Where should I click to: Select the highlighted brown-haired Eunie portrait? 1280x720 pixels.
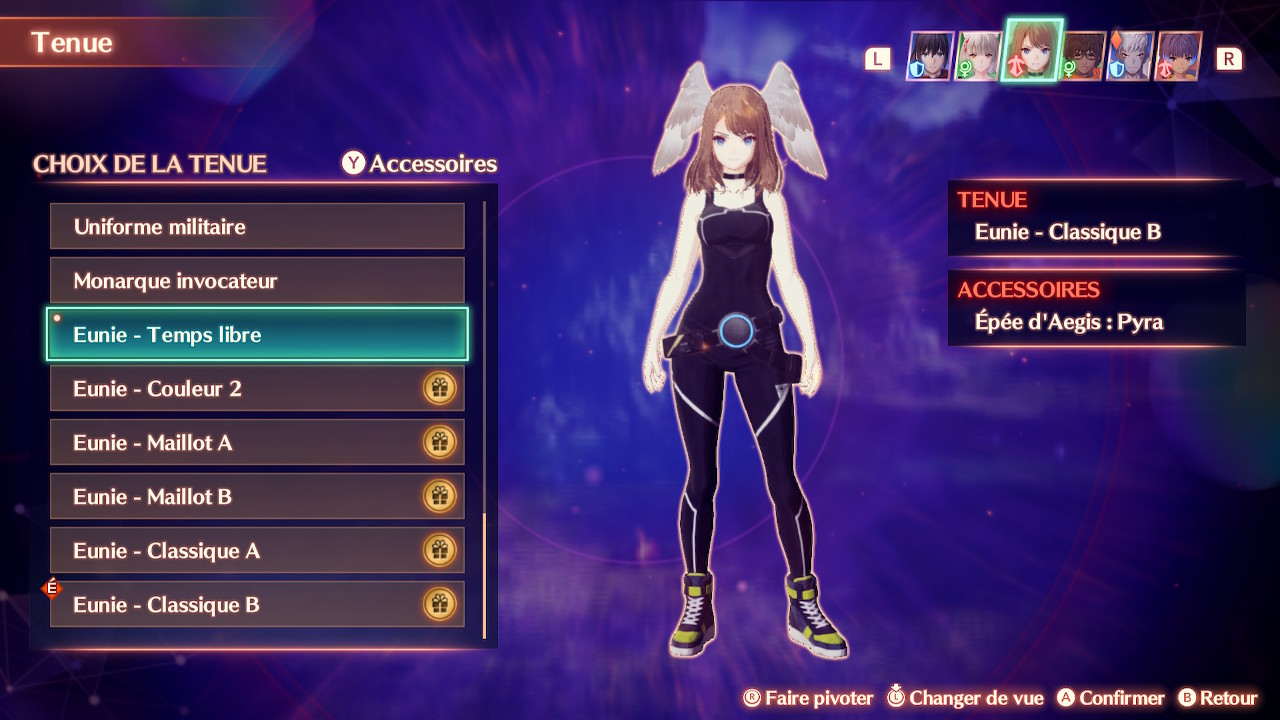[x=1032, y=50]
